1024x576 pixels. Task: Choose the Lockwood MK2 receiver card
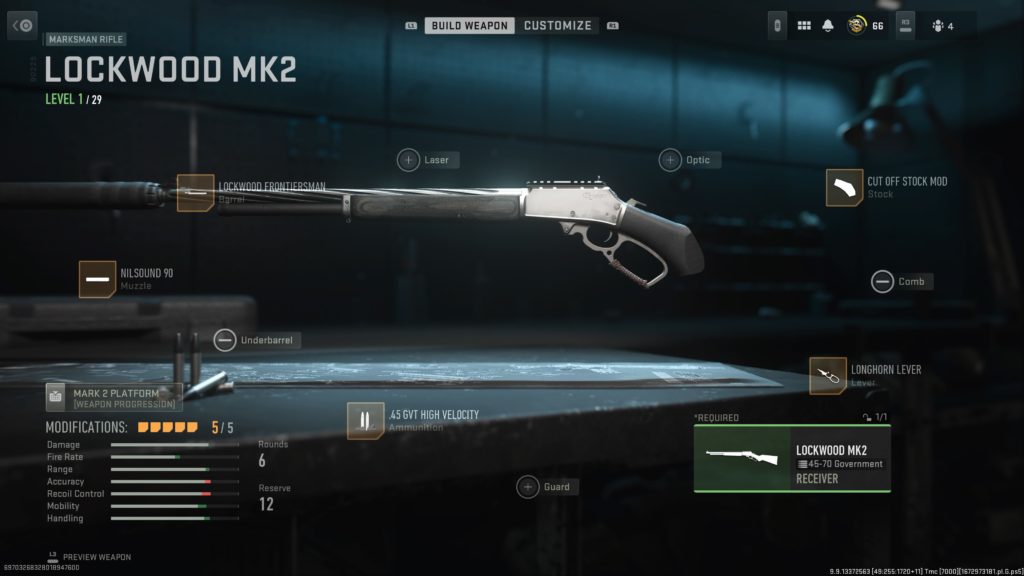pyautogui.click(x=791, y=459)
